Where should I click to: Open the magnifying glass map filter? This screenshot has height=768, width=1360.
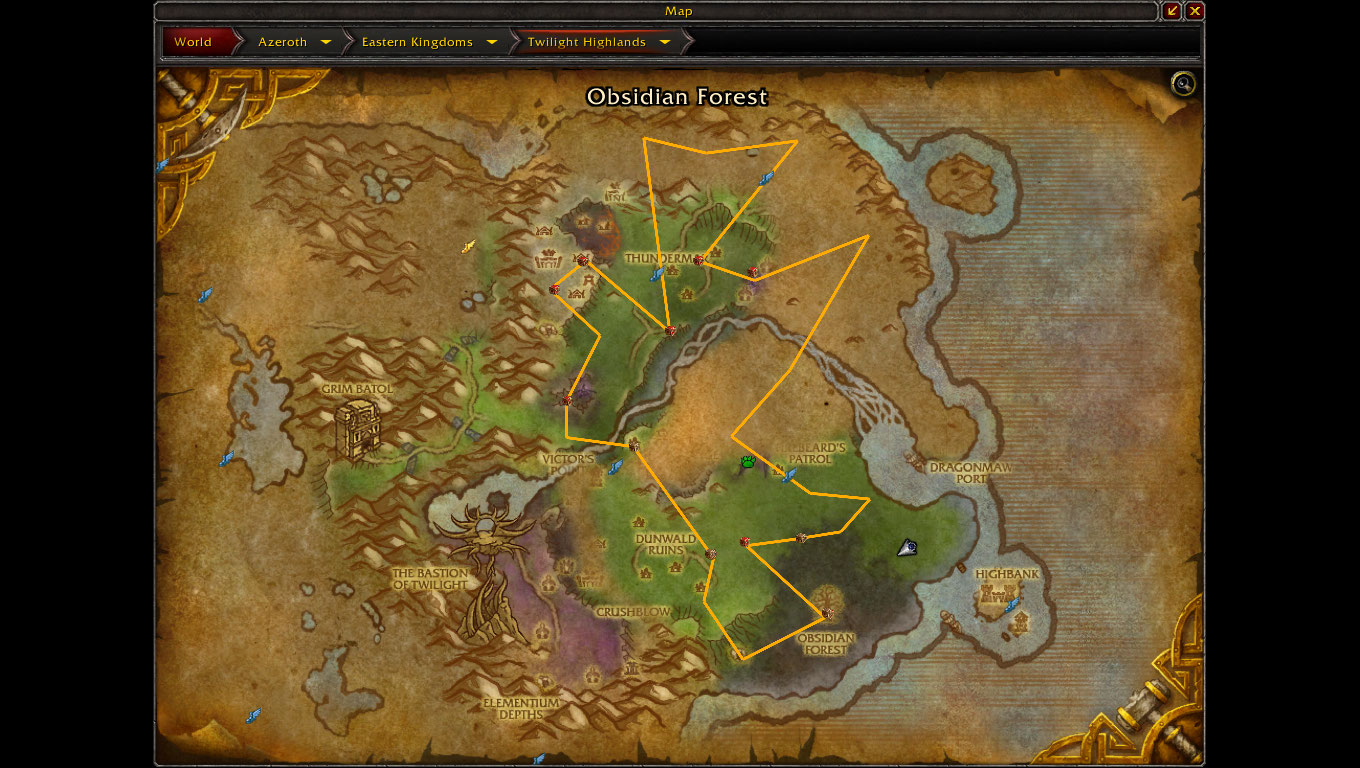(x=1184, y=84)
